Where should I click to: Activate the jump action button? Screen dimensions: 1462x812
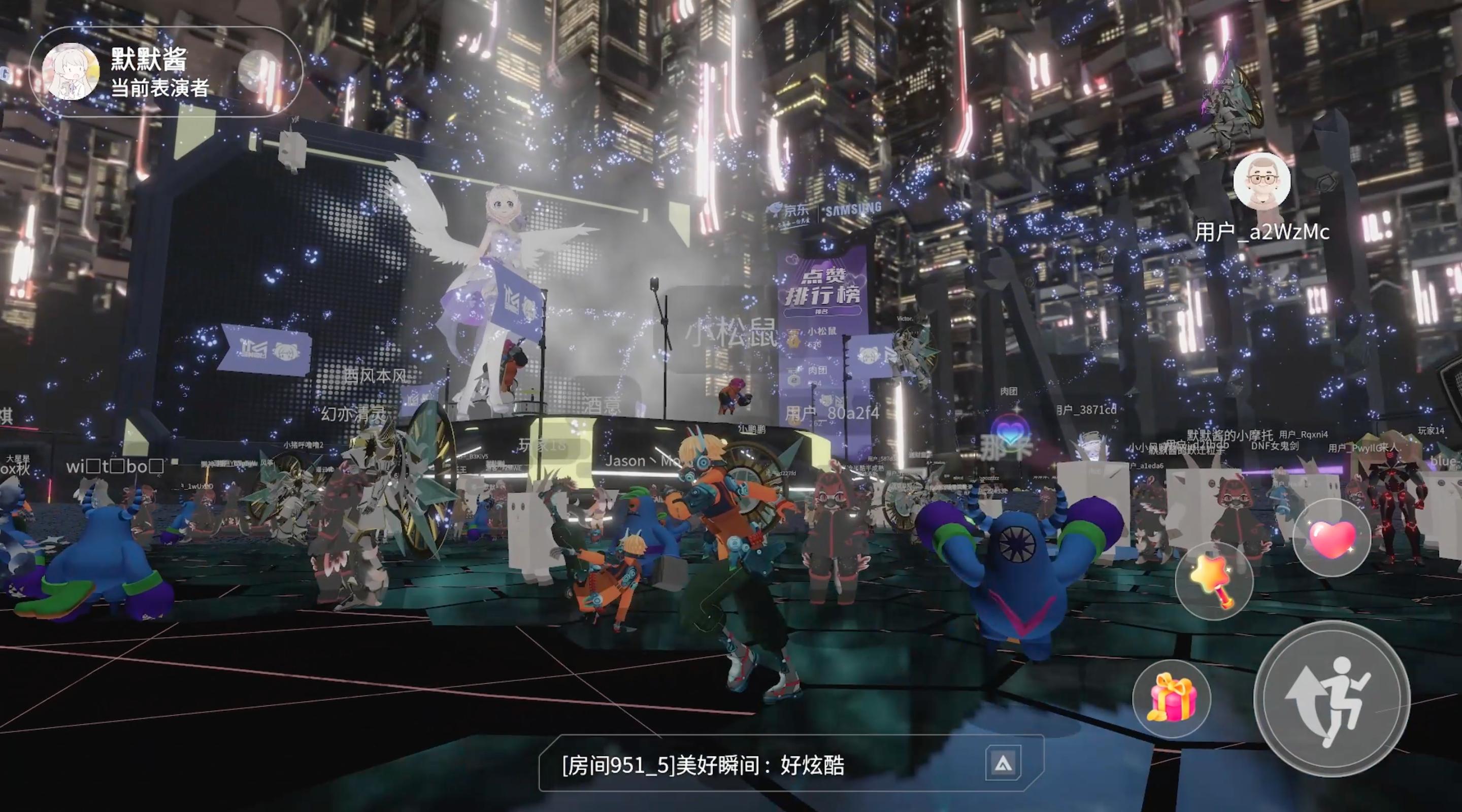tap(1332, 699)
